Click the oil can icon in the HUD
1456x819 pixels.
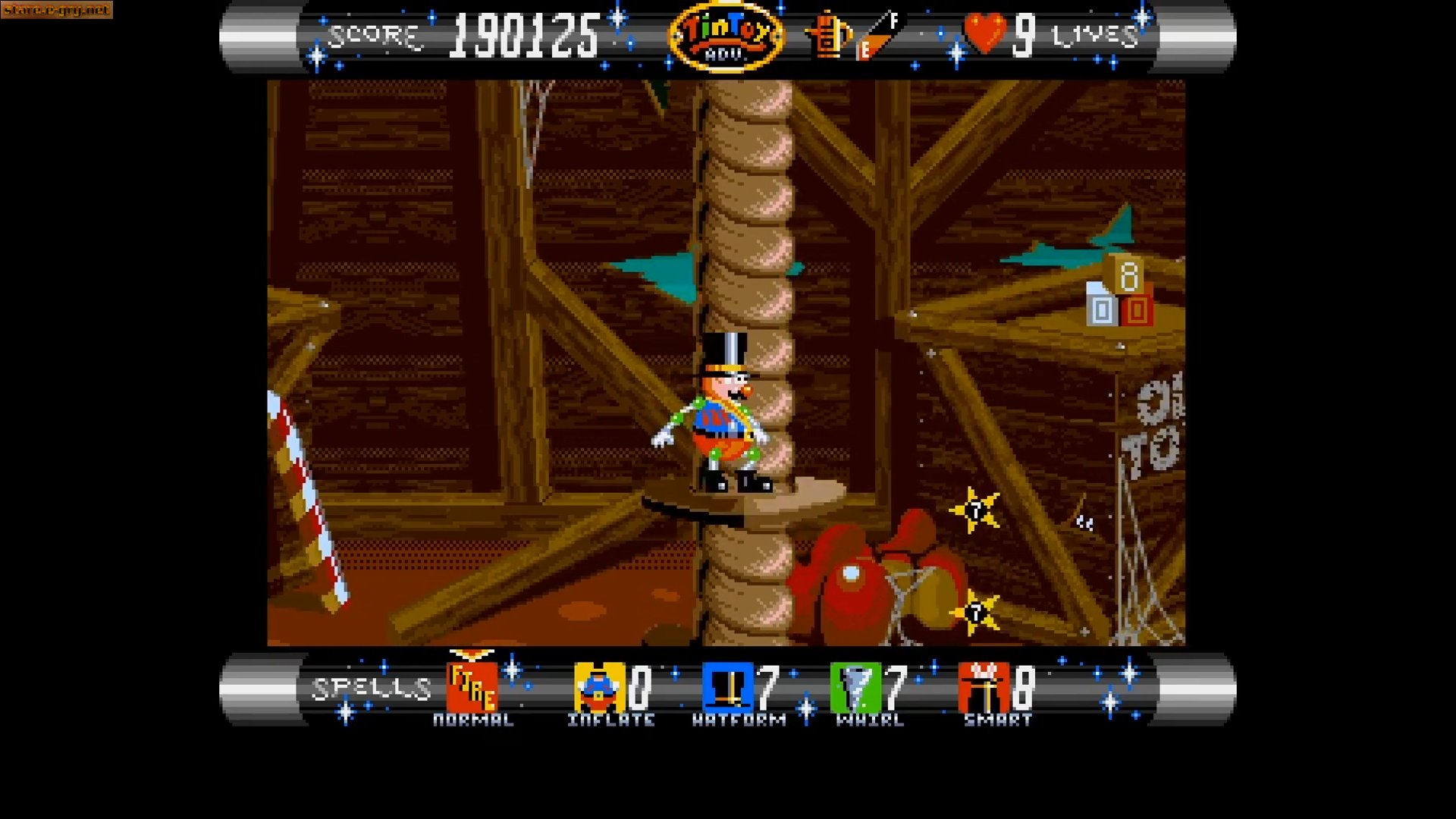click(x=828, y=36)
